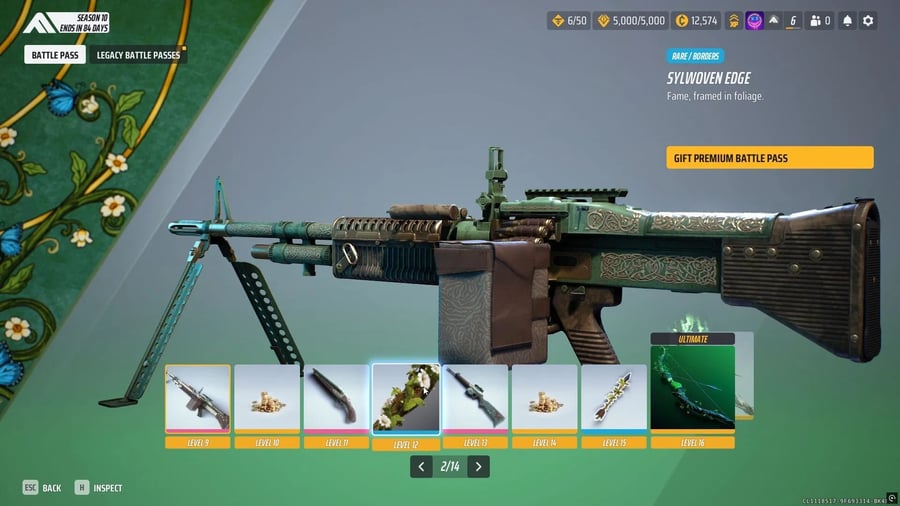Choose the Level 10 coin pile reward

tap(267, 399)
